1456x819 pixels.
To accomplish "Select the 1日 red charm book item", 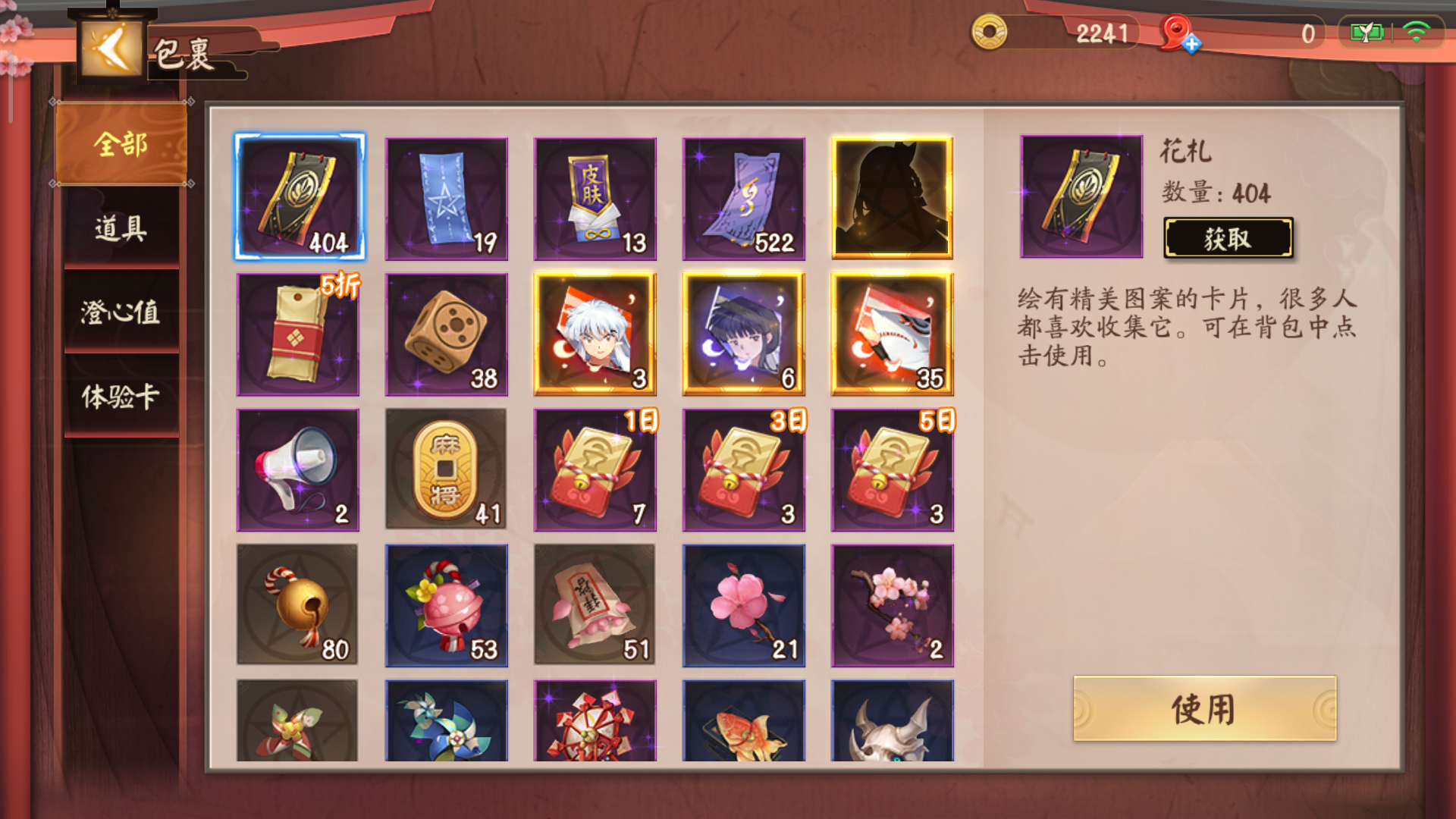I will [x=596, y=469].
